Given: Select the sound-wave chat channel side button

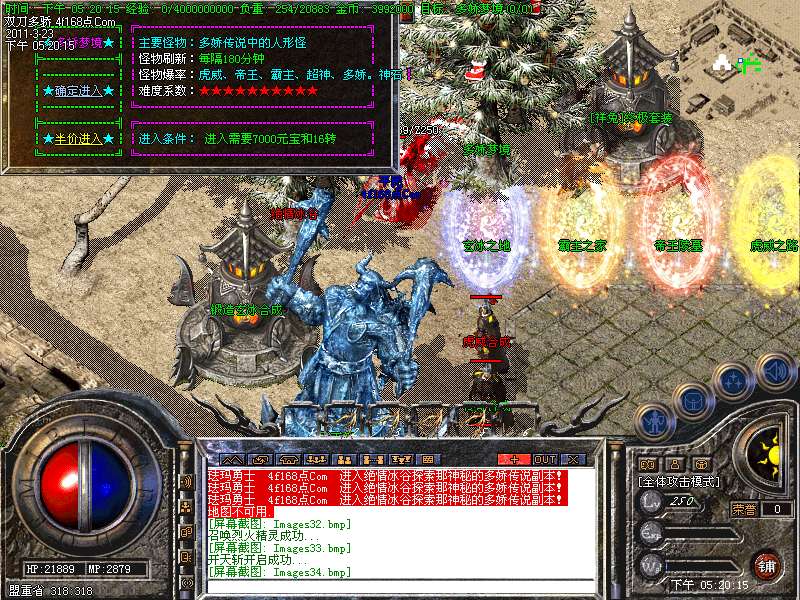Looking at the screenshot, I should 187,482.
